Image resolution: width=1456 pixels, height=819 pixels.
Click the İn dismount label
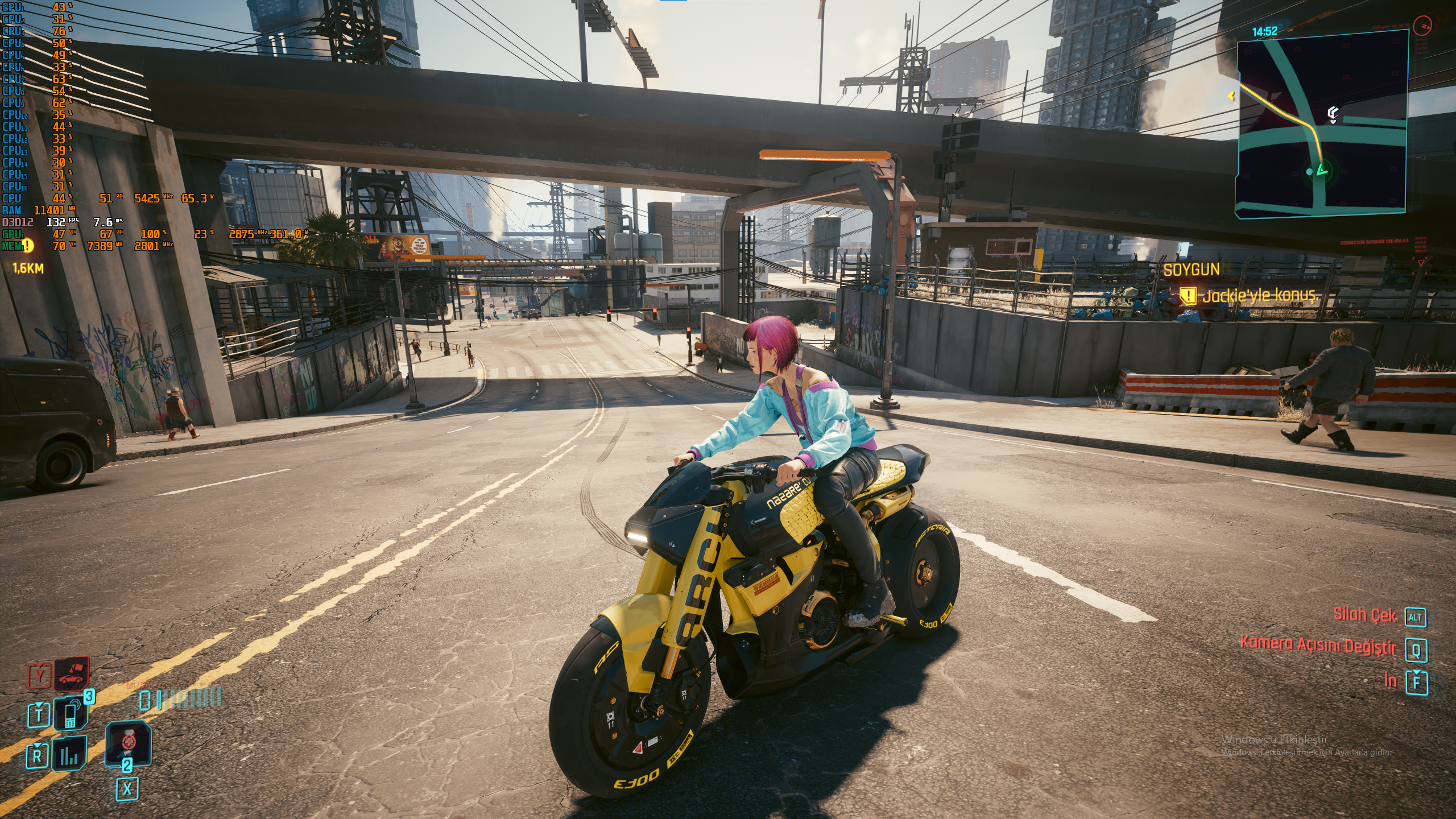click(x=1390, y=680)
